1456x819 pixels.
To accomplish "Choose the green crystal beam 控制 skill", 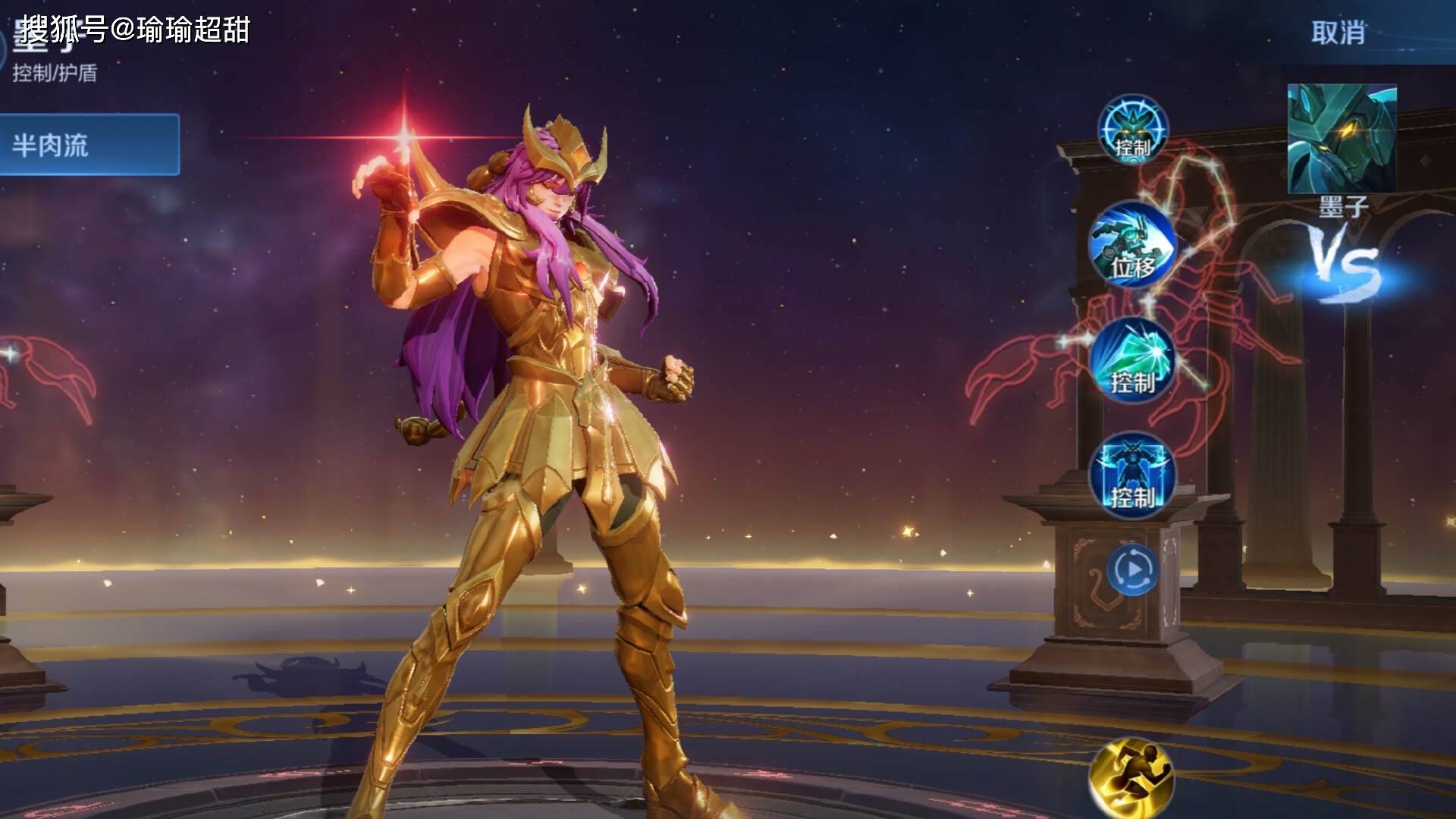I will 1132,359.
